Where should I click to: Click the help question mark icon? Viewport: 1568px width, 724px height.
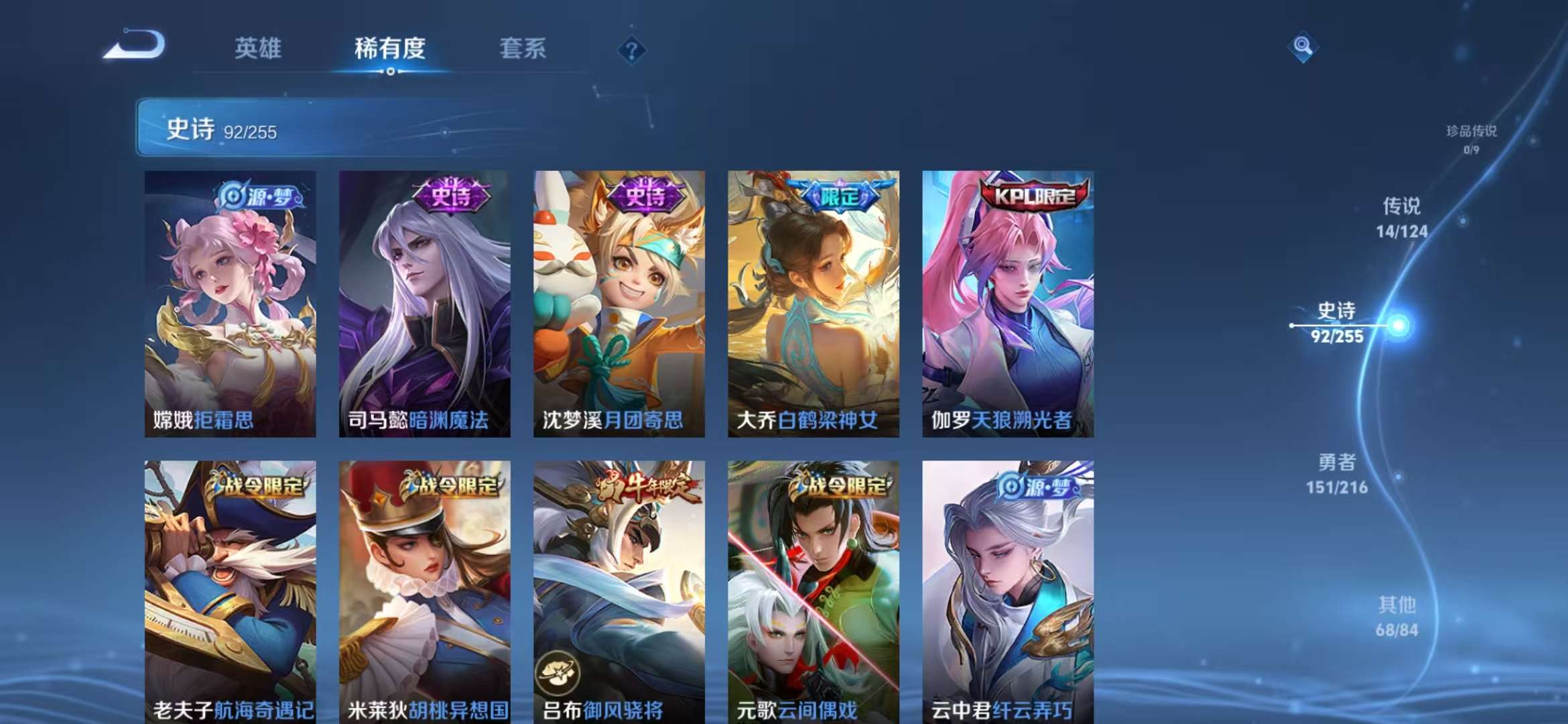631,50
